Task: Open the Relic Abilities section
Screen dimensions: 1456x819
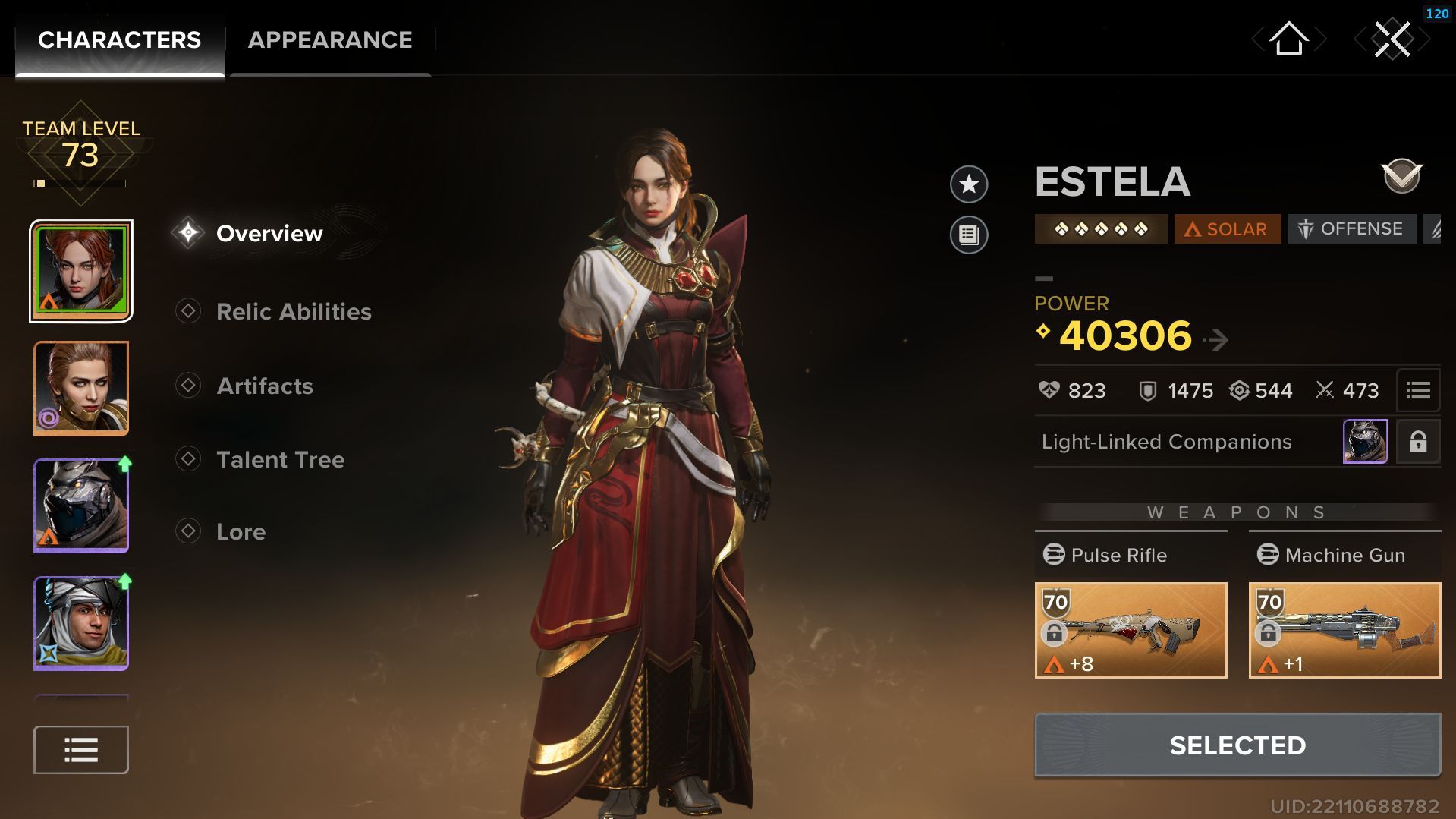Action: (294, 311)
